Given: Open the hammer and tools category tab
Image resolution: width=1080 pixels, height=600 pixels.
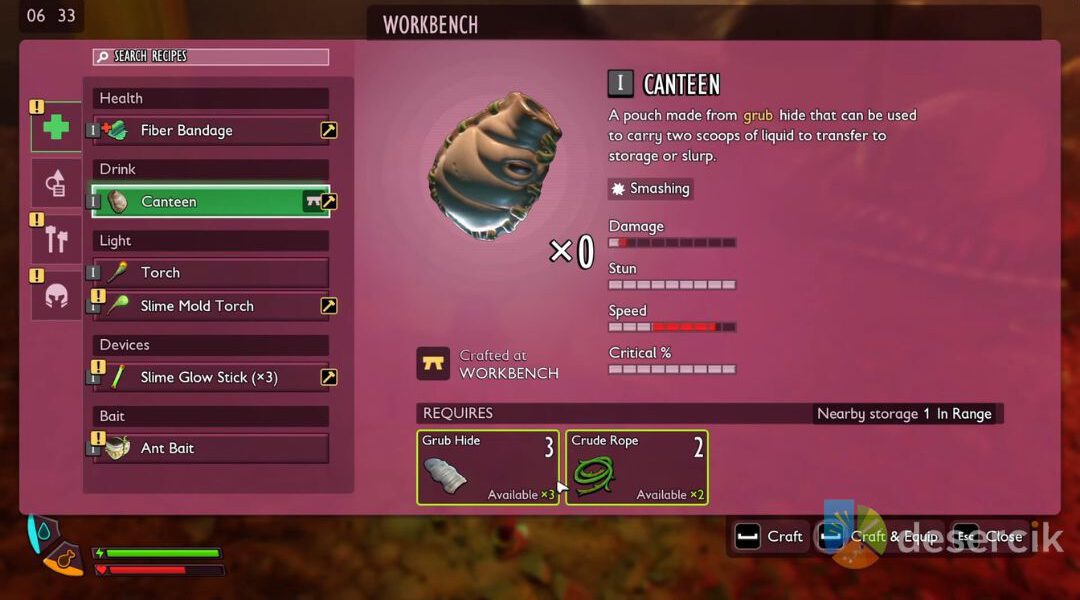Looking at the screenshot, I should [56, 240].
